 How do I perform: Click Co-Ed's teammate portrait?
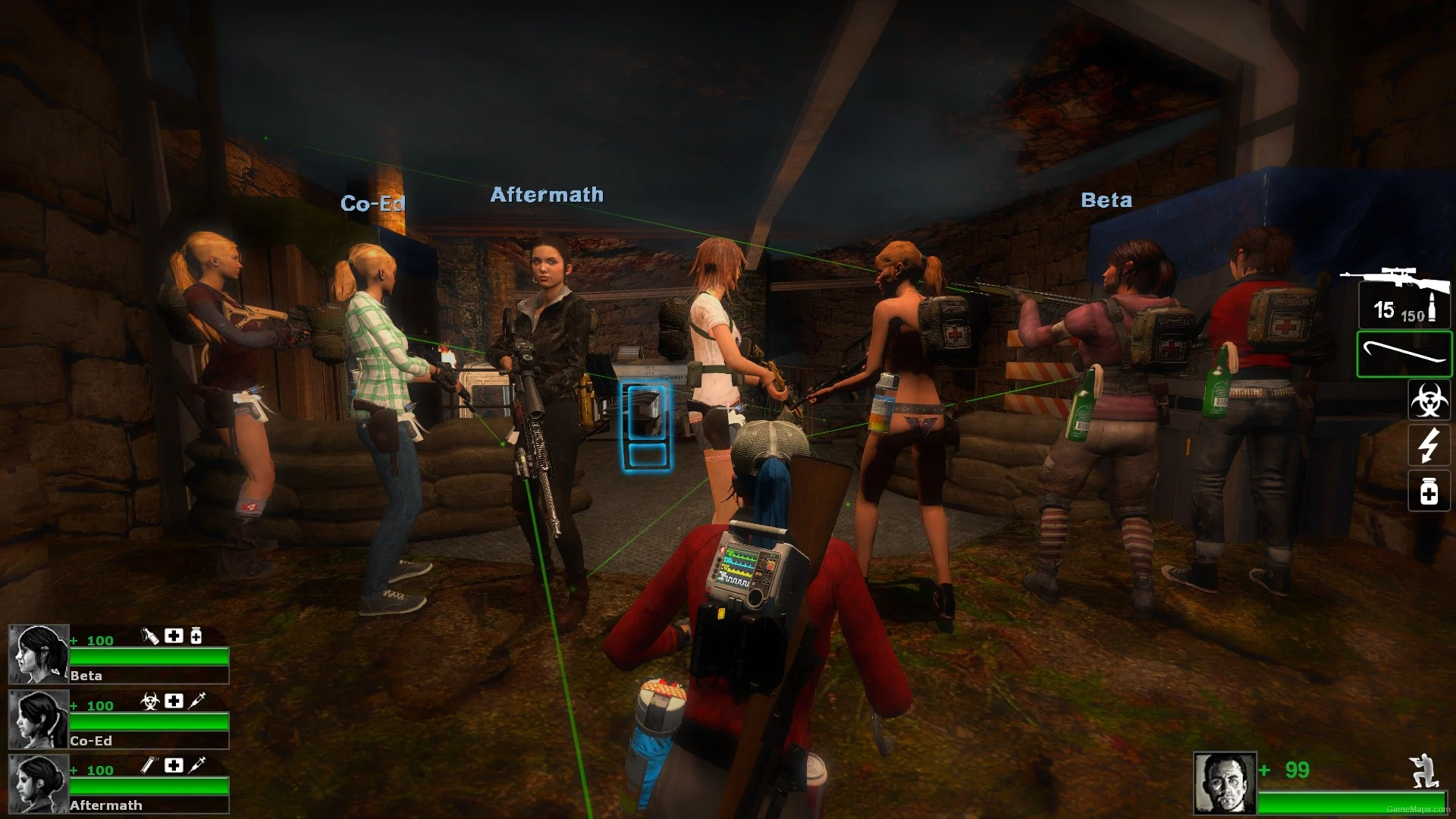tap(38, 719)
